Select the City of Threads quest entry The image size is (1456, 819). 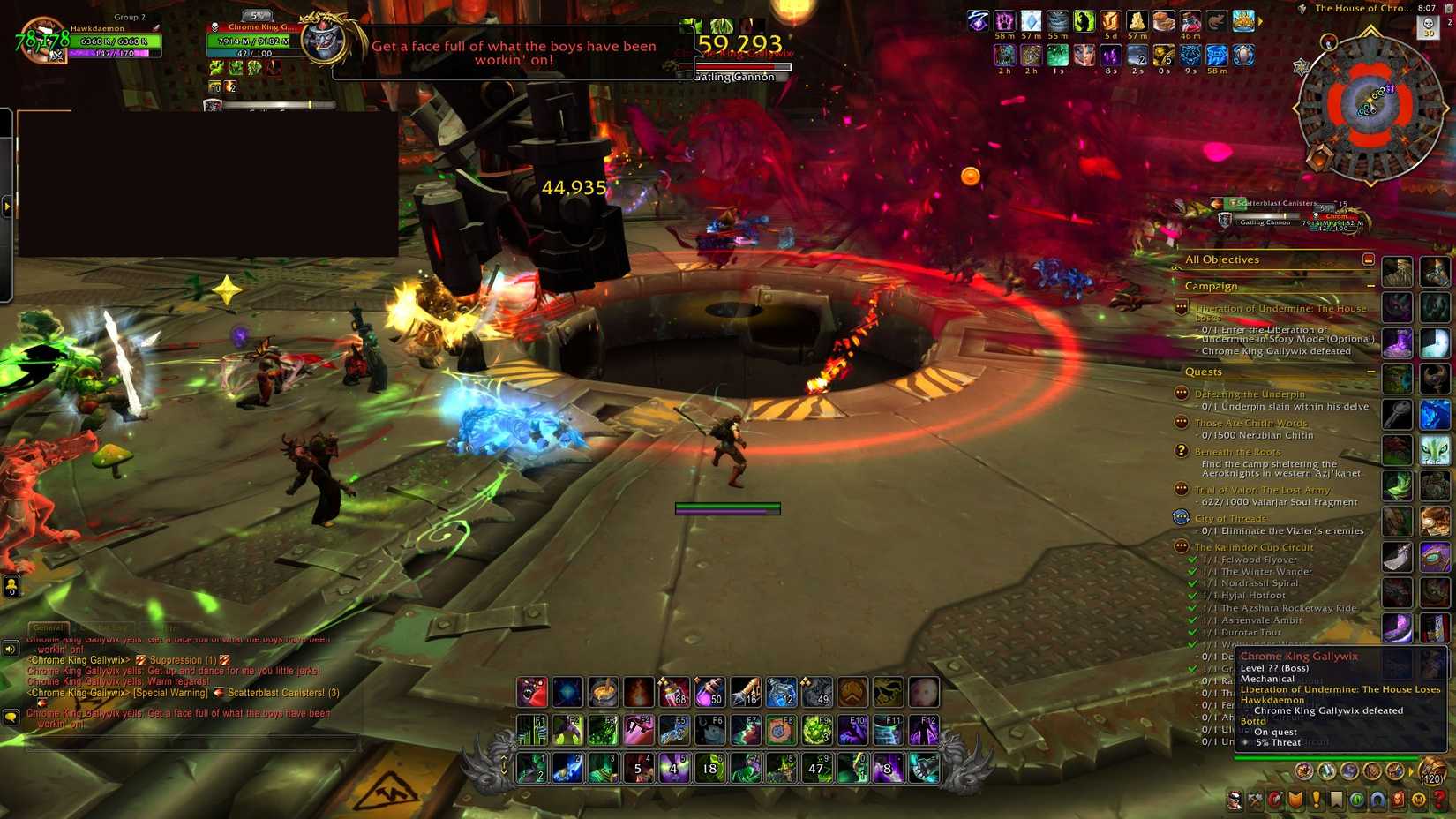click(1228, 518)
